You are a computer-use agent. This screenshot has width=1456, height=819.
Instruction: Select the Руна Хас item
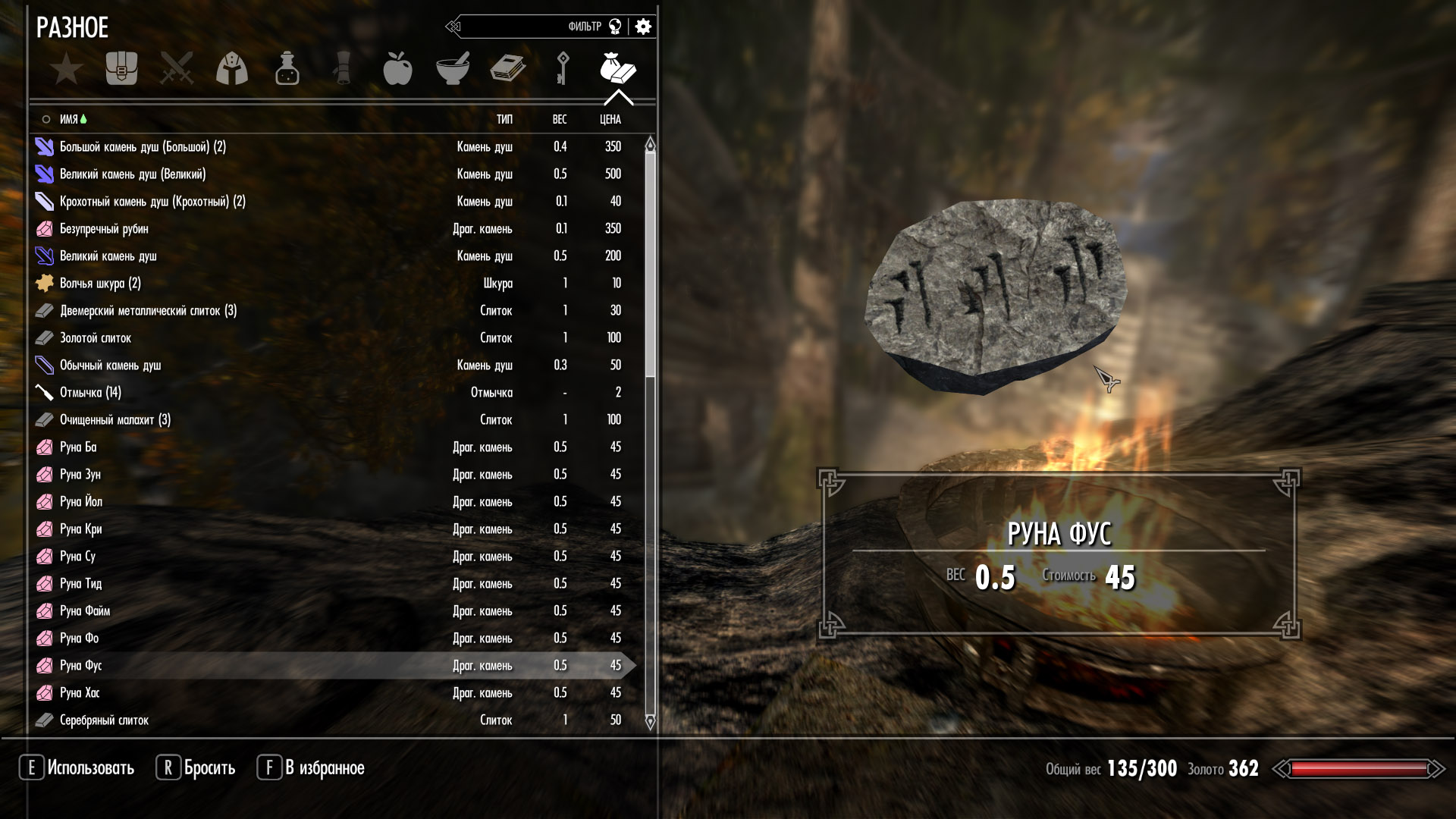80,693
